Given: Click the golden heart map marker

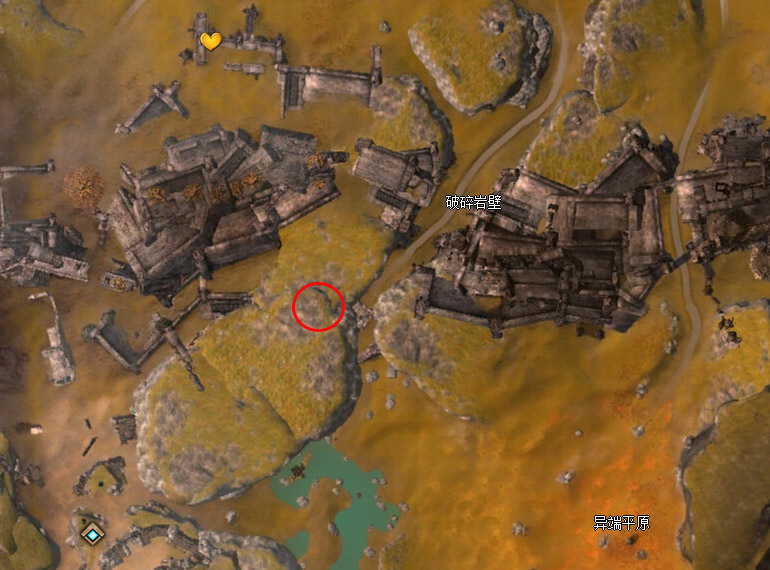Looking at the screenshot, I should [x=210, y=41].
